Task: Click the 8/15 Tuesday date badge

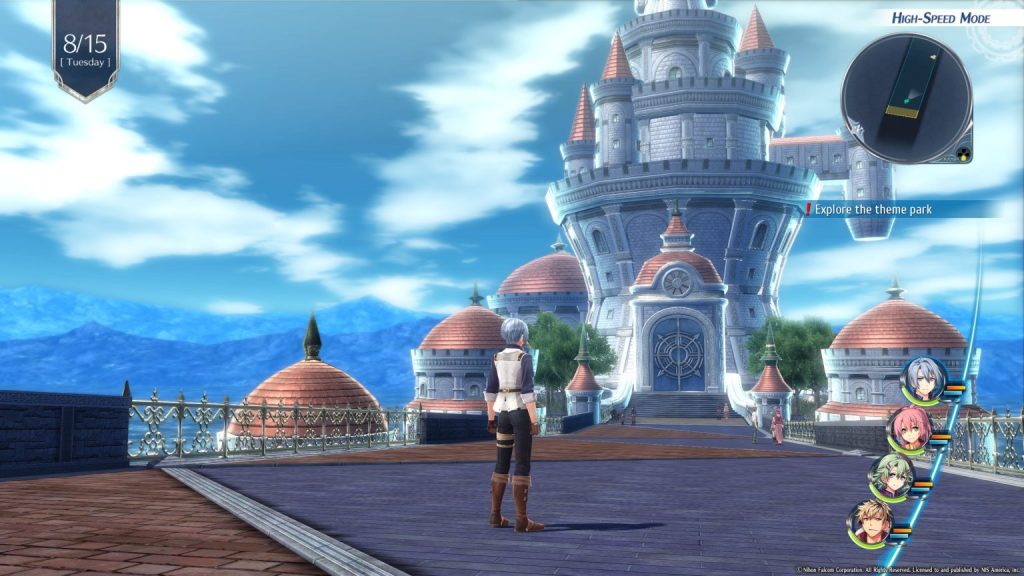Action: 85,48
